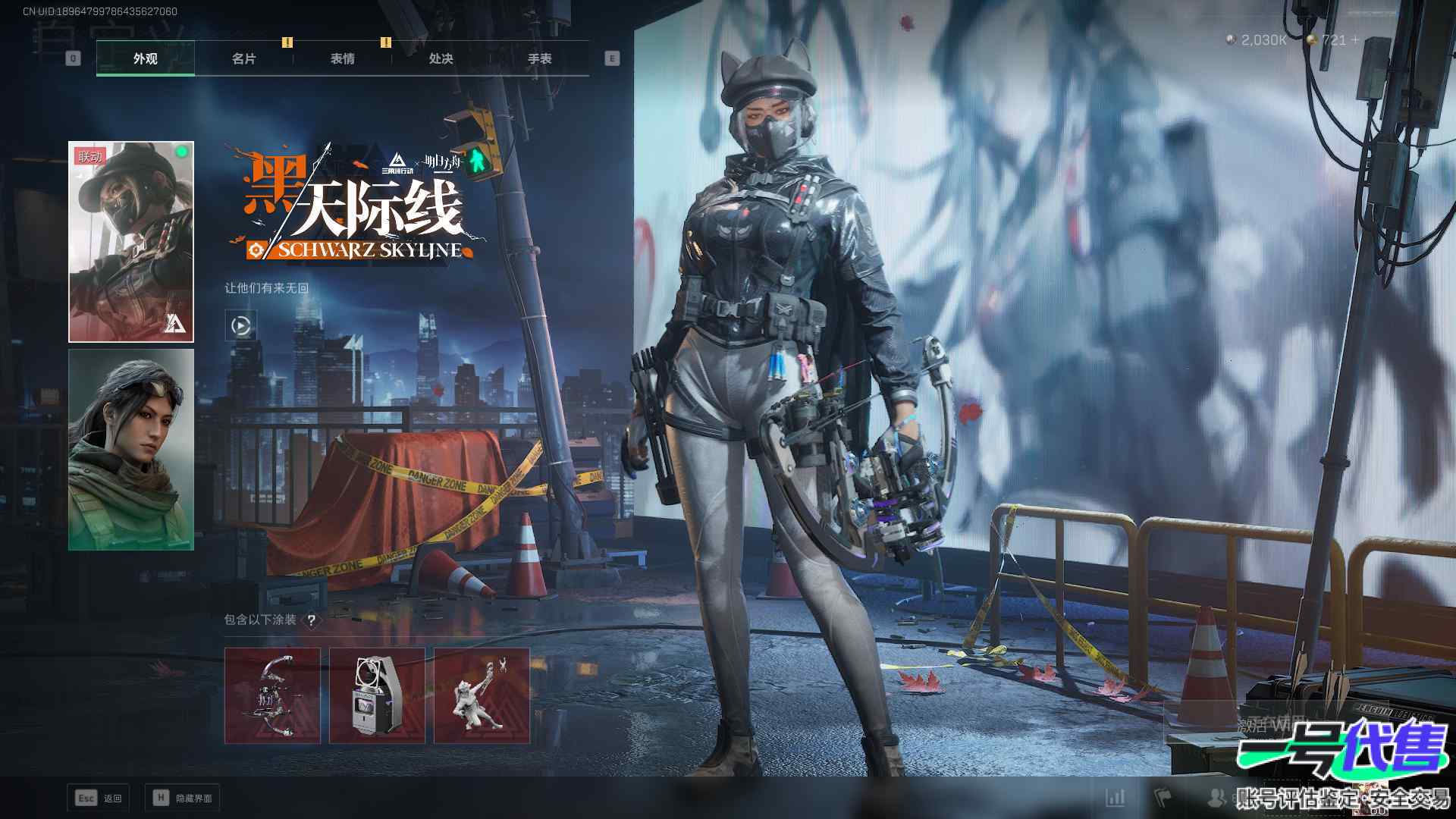1456x819 pixels.
Task: Preview the white figurine charm tile
Action: click(482, 695)
